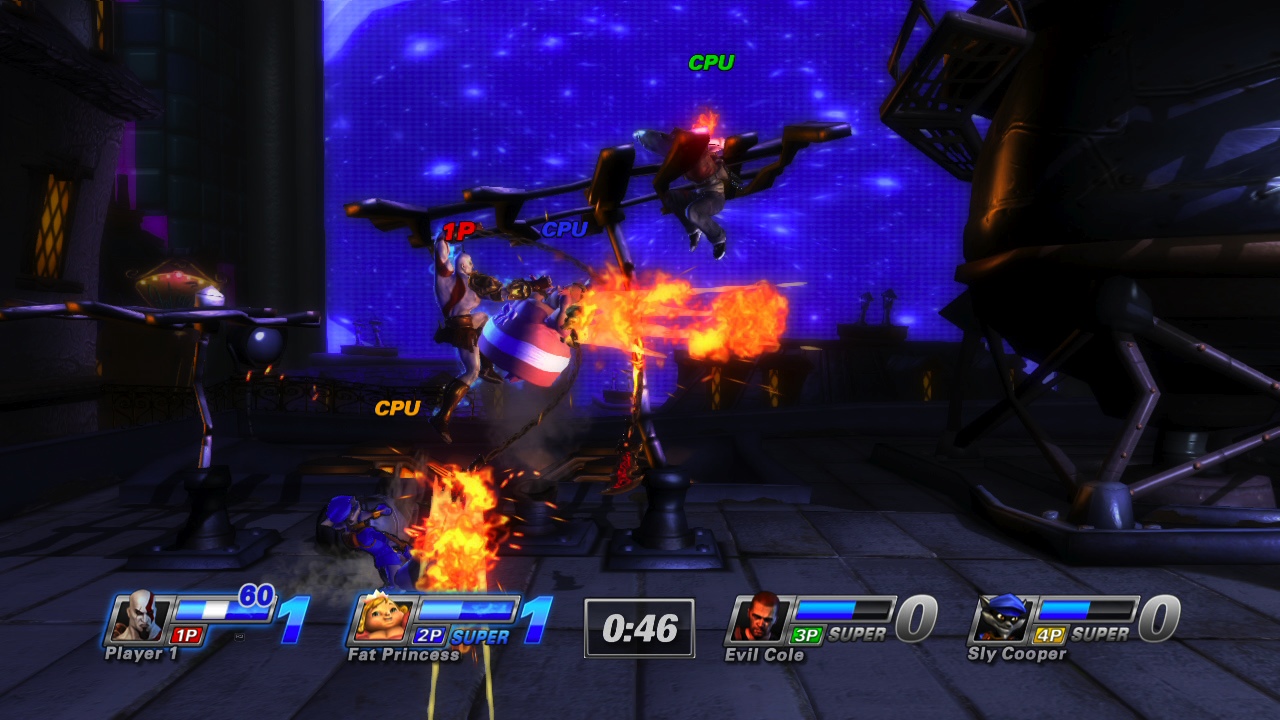Toggle the green CPU tag above Evil Cole
This screenshot has width=1280, height=720.
click(710, 60)
